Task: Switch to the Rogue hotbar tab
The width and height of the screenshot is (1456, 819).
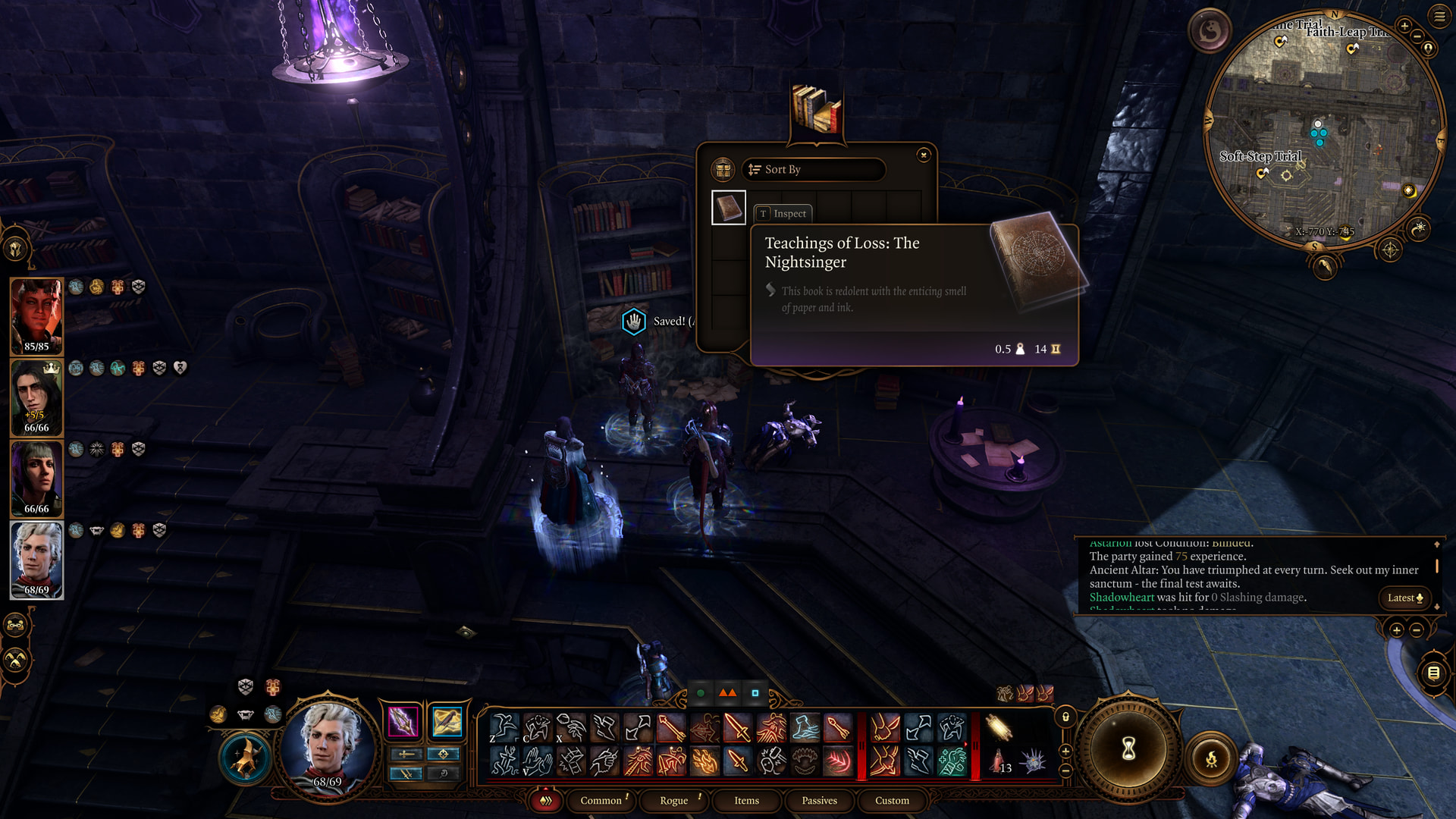Action: (674, 800)
